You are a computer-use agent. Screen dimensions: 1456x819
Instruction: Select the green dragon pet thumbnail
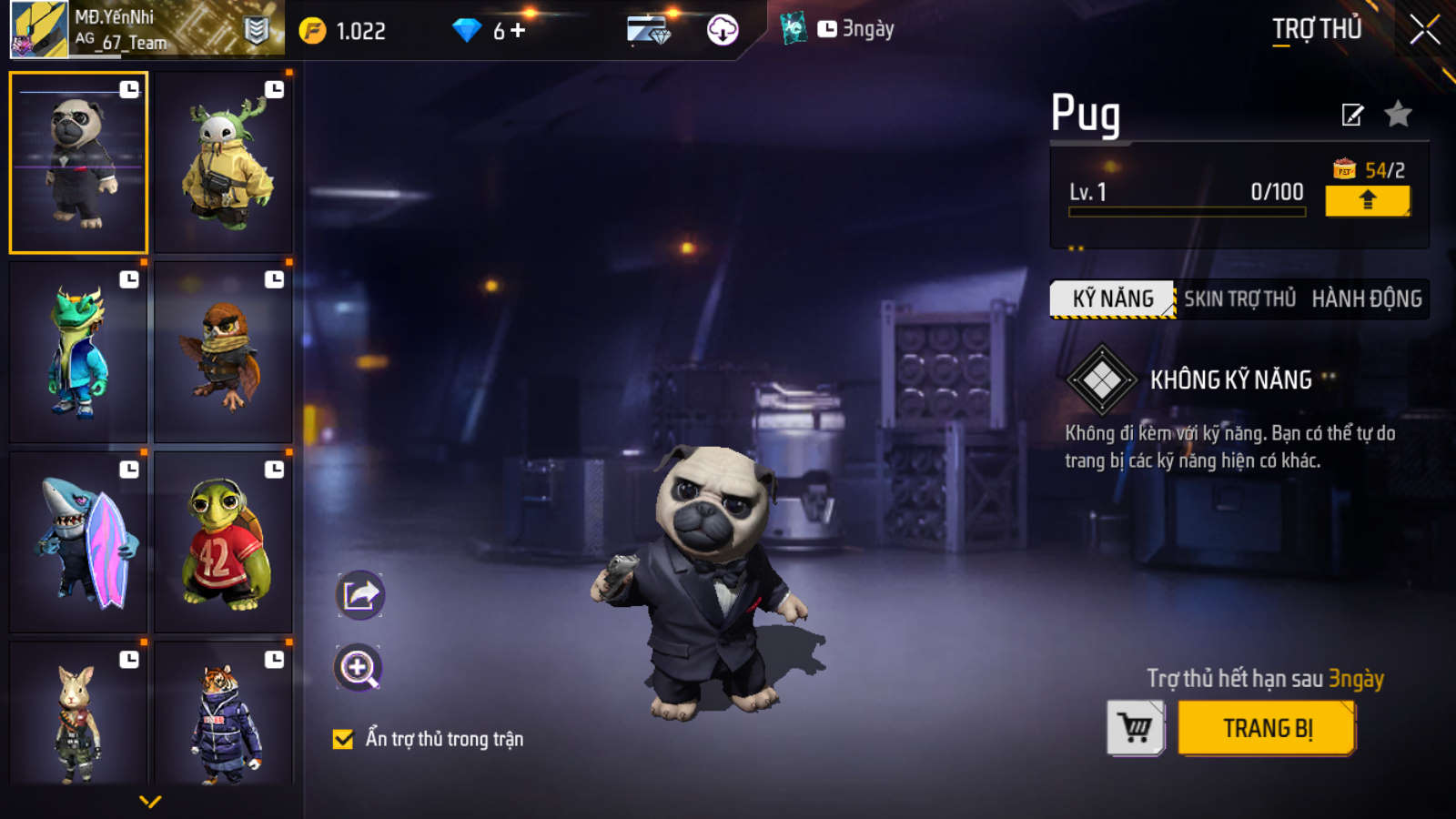tap(78, 352)
